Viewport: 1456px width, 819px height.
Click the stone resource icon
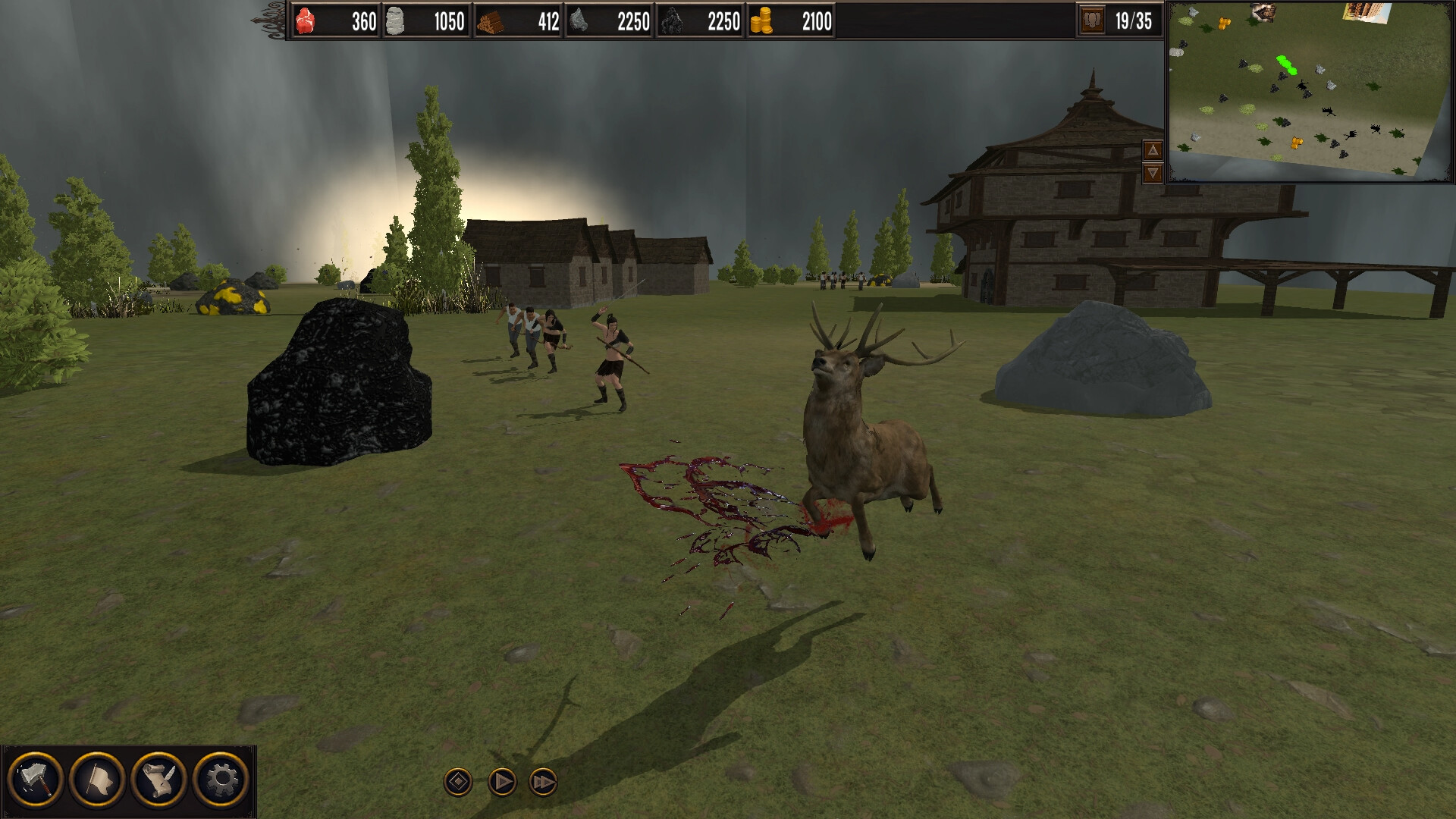click(397, 22)
